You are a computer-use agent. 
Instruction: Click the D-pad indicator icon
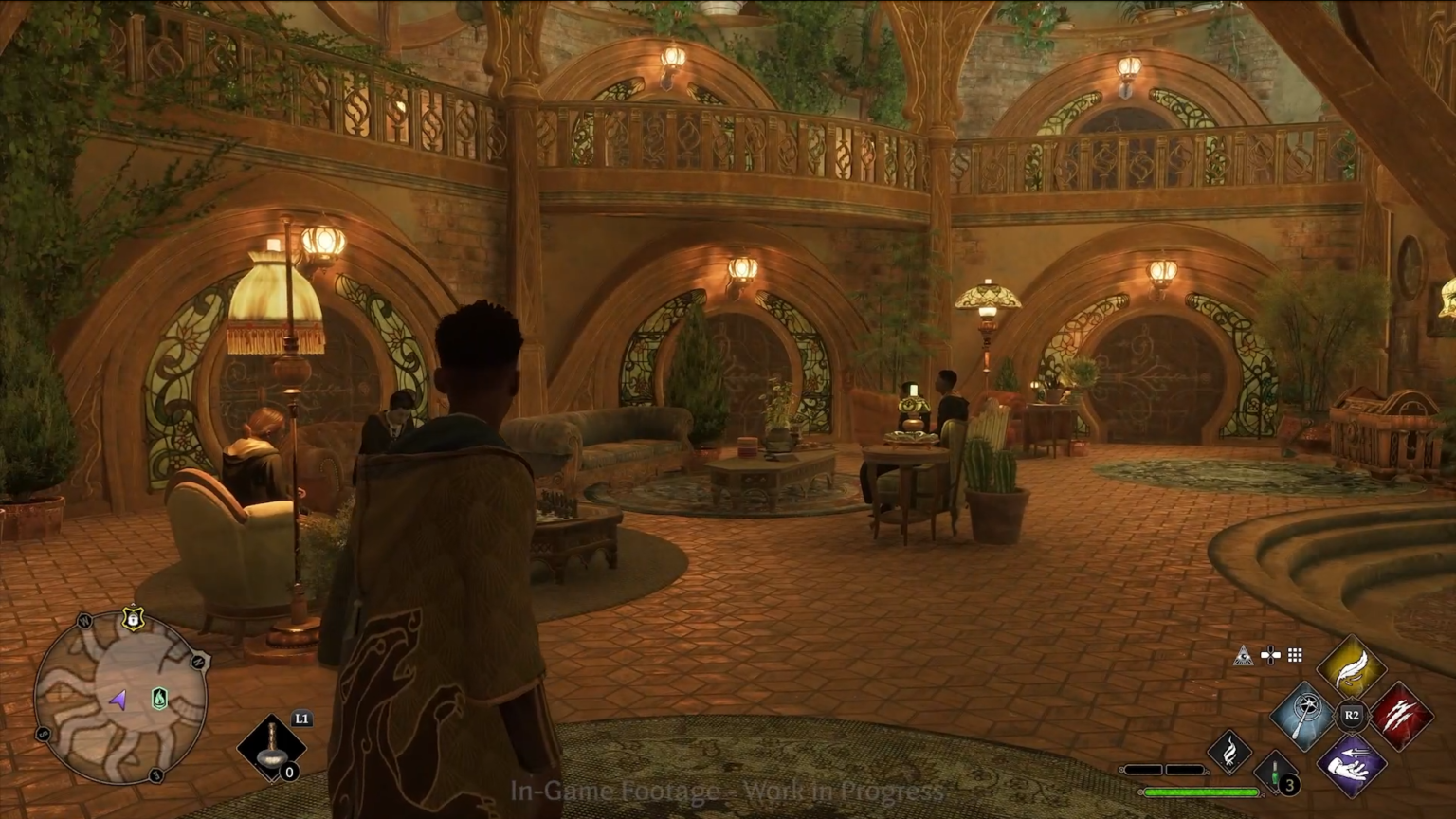coord(1270,655)
